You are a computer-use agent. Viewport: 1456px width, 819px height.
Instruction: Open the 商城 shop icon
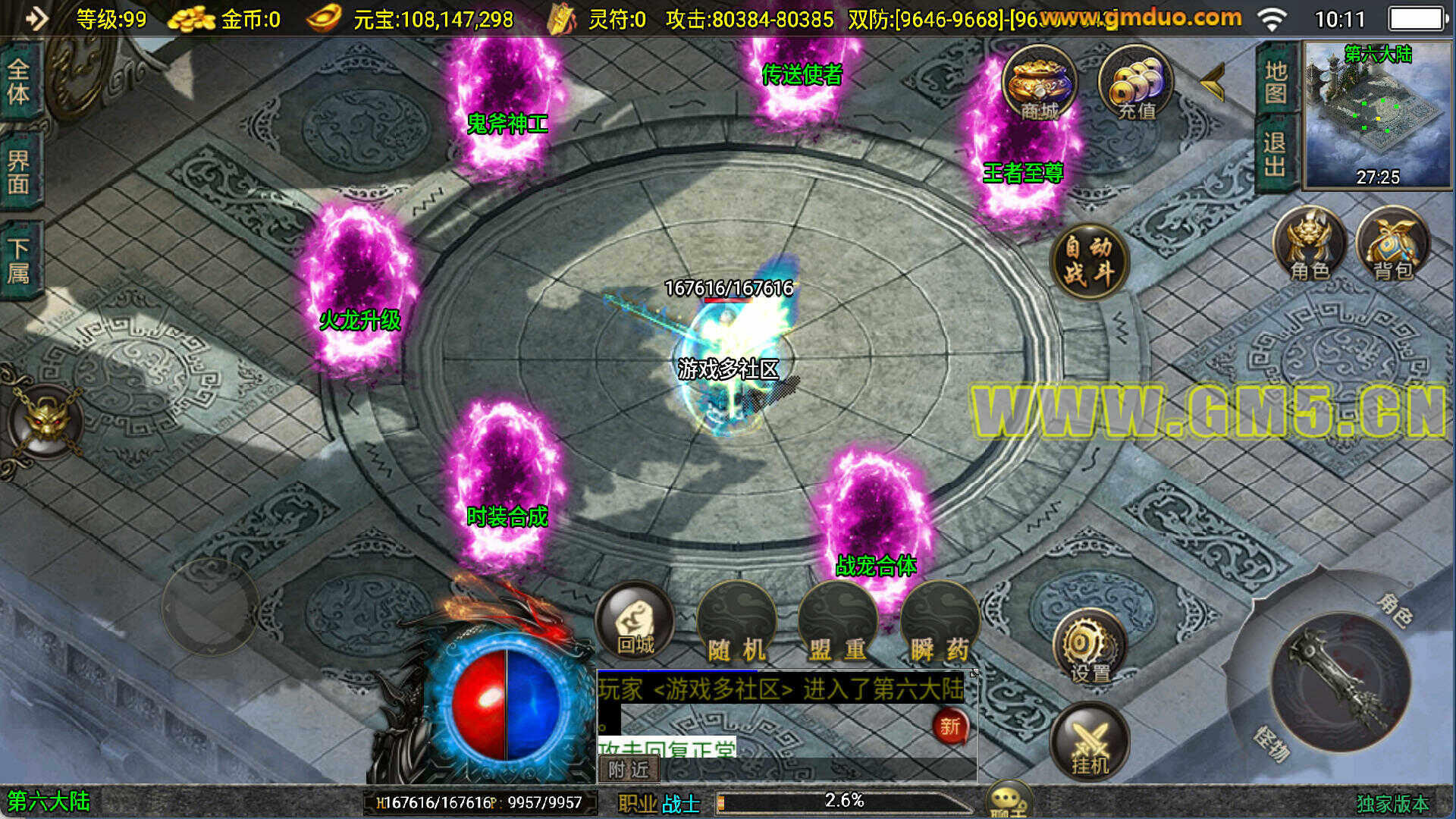tap(1039, 83)
